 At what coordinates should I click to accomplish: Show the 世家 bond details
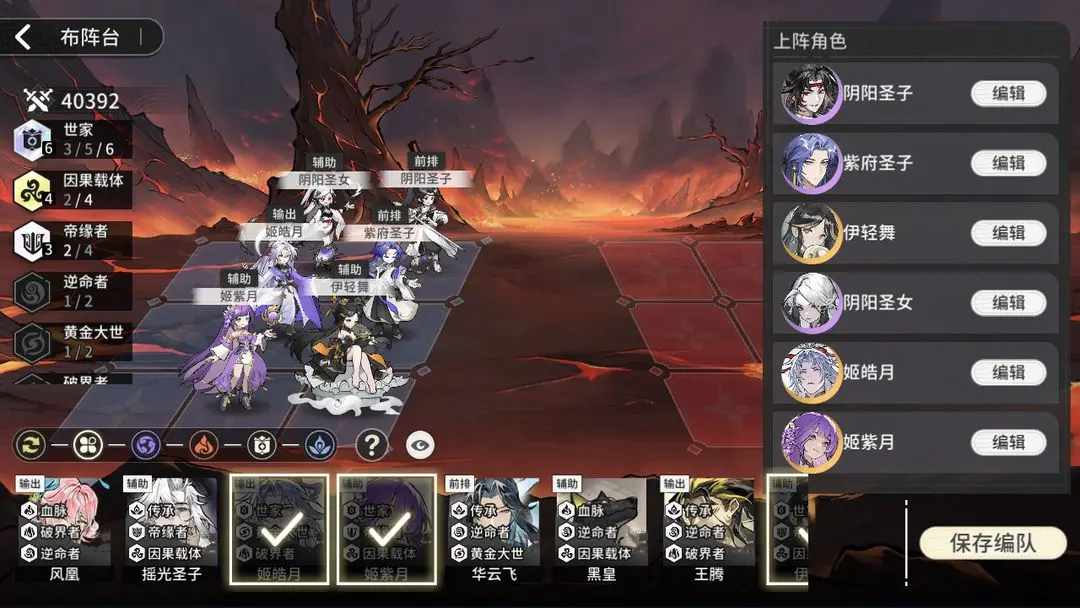[x=72, y=139]
